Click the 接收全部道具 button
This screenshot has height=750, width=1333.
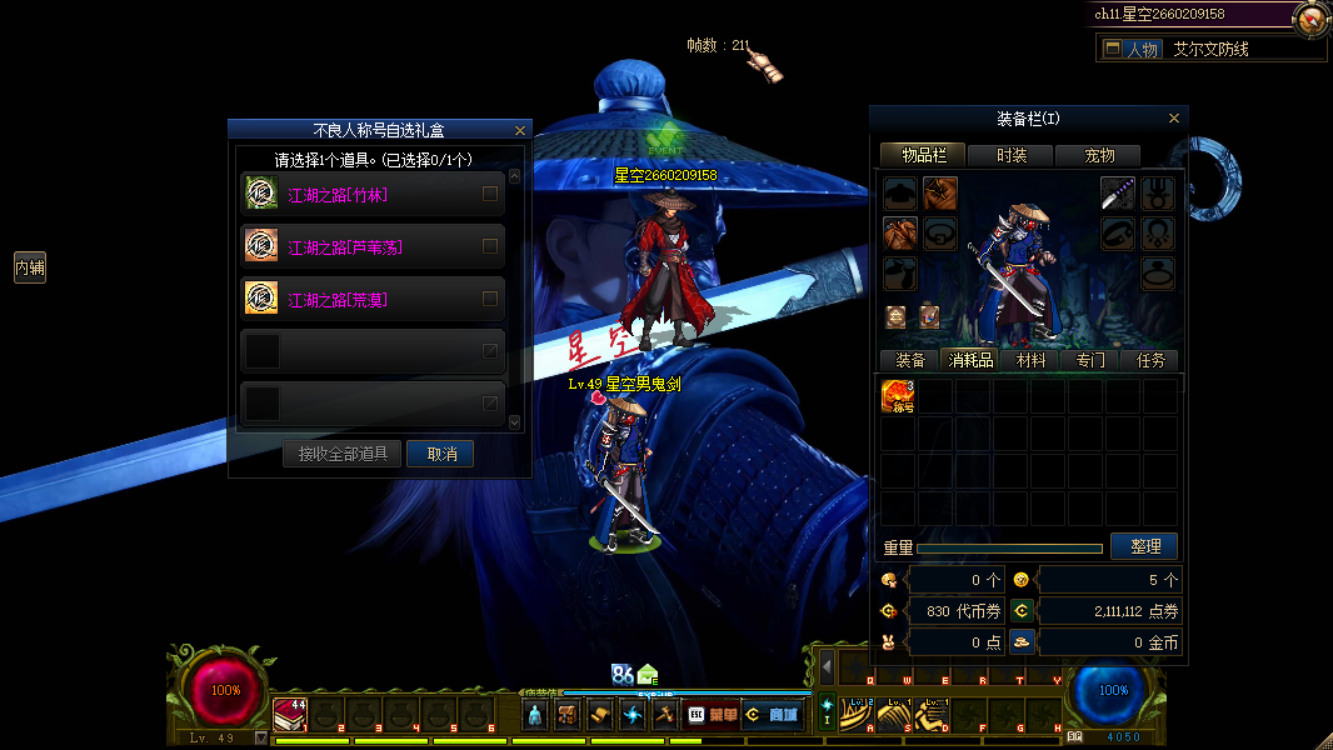(x=342, y=454)
